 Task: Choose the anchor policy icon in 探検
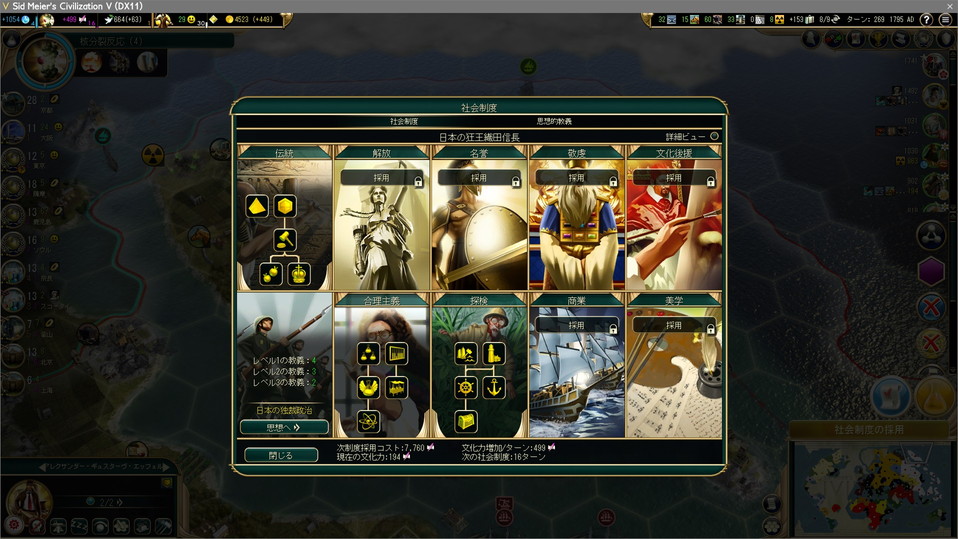pyautogui.click(x=494, y=387)
